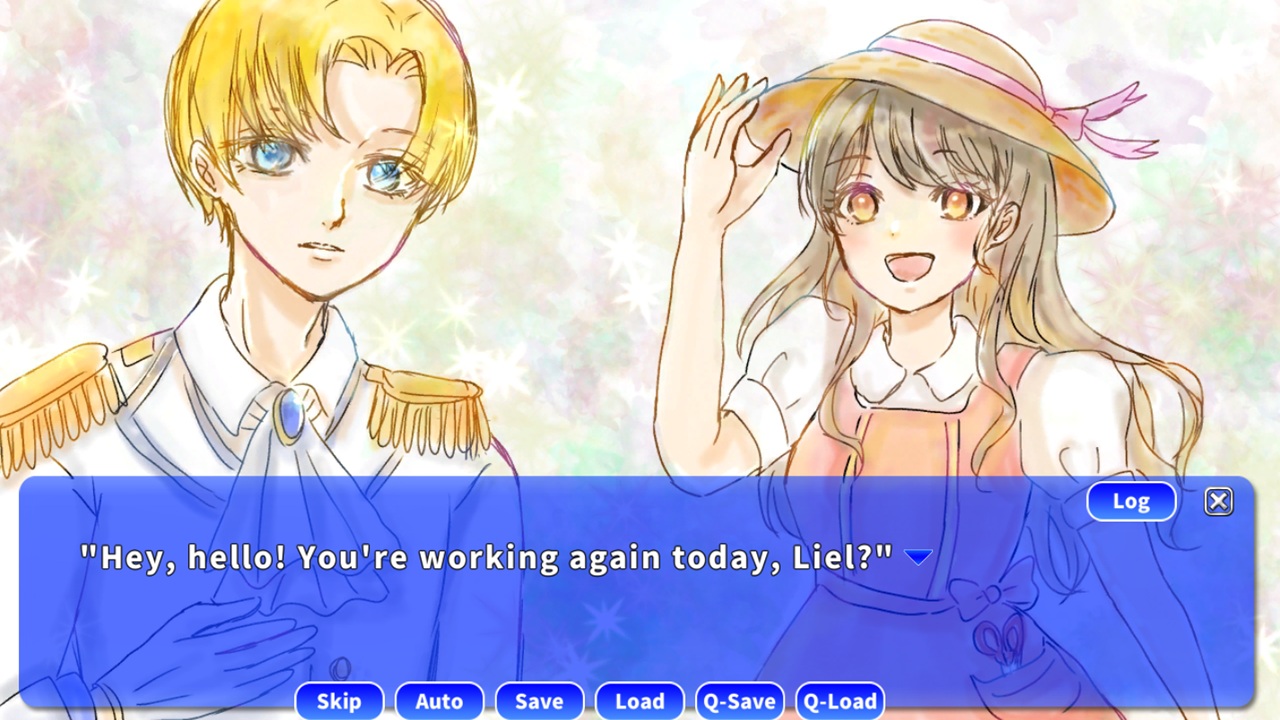The image size is (1280, 720).
Task: Open the message Log window
Action: (x=1130, y=501)
